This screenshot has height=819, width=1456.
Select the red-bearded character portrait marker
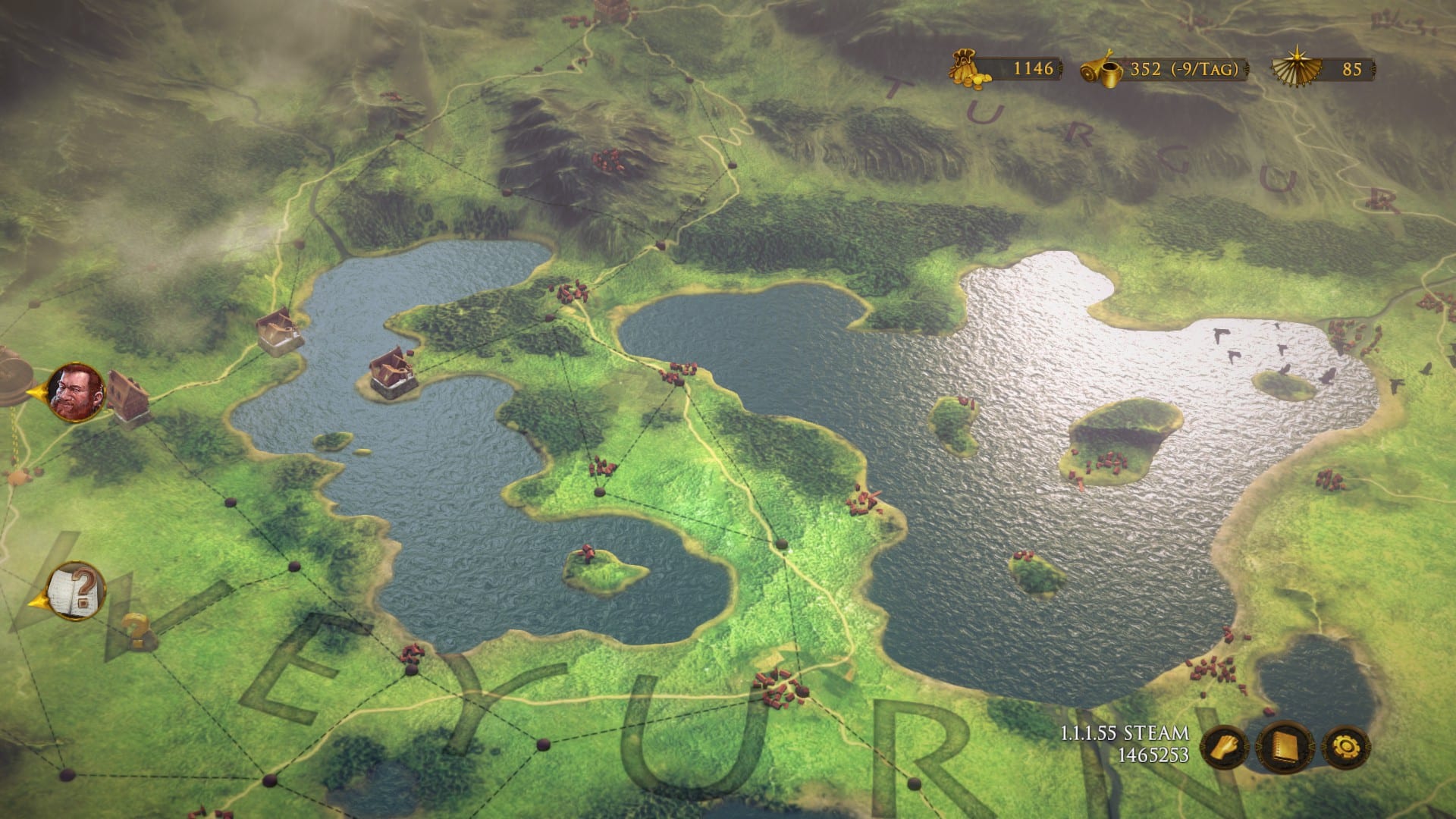(76, 392)
